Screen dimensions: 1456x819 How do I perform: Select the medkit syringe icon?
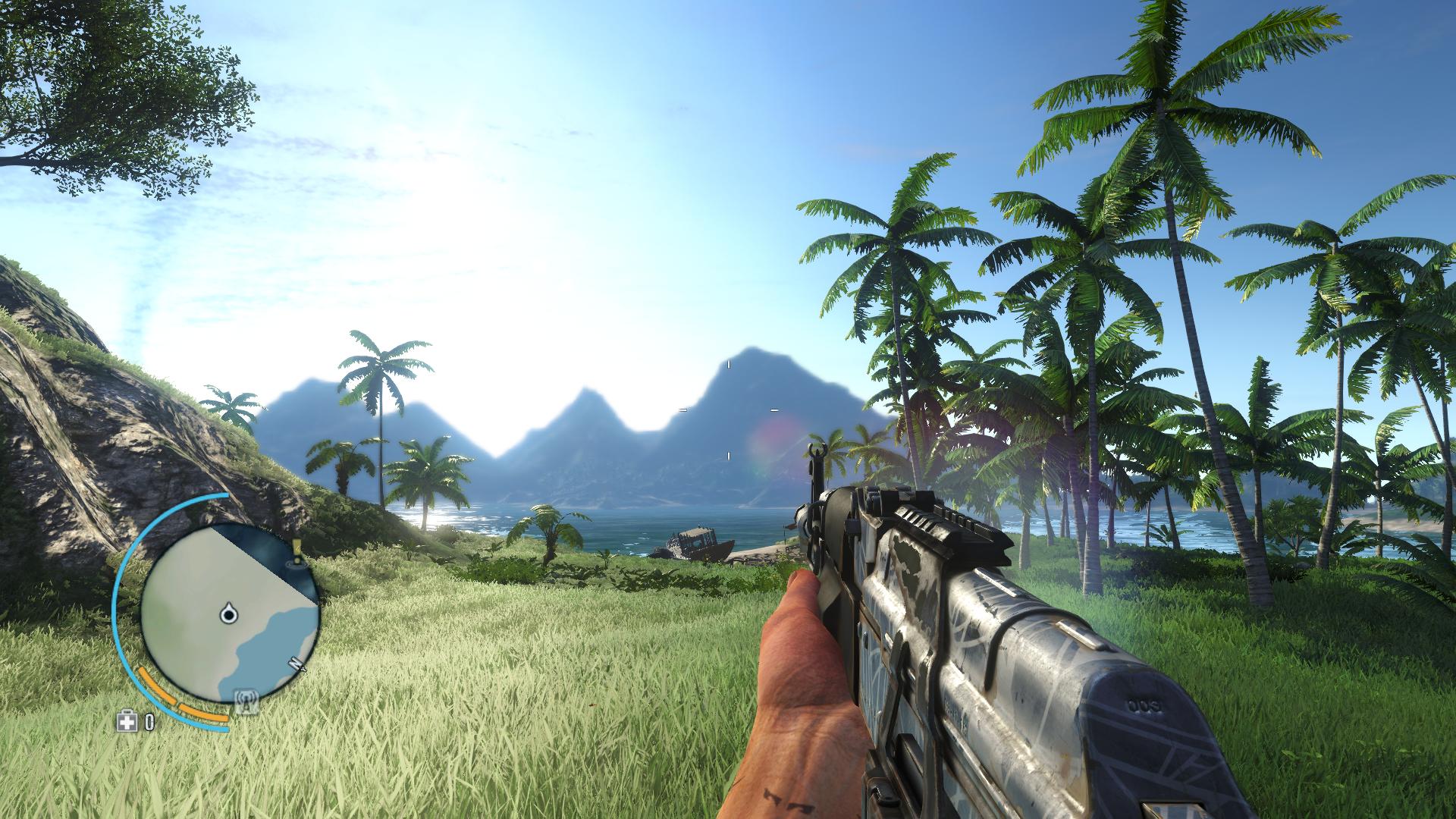127,721
